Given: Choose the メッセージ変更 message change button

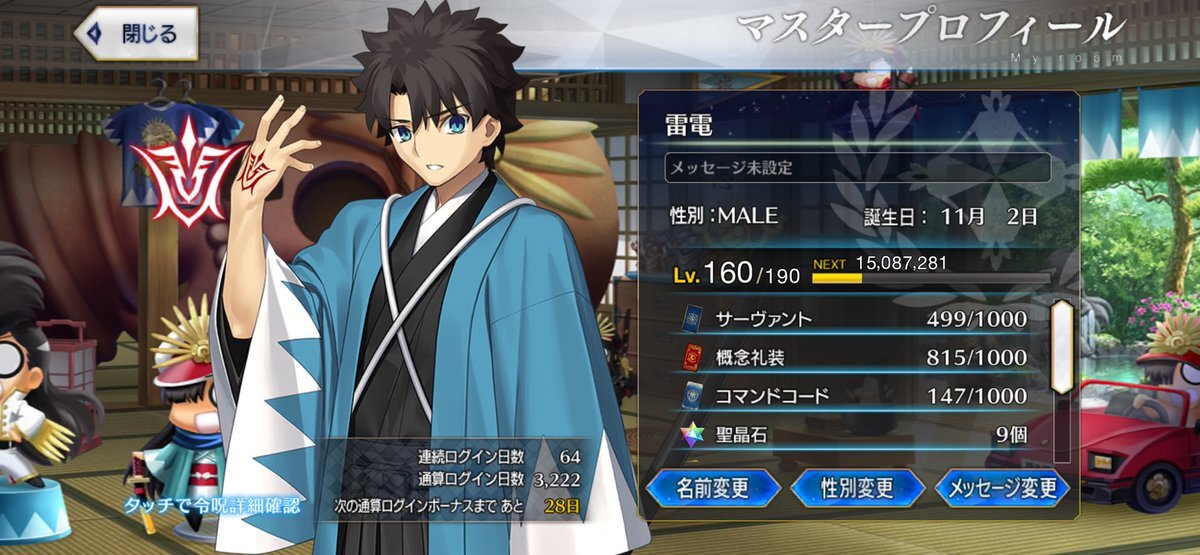Looking at the screenshot, I should 1002,487.
